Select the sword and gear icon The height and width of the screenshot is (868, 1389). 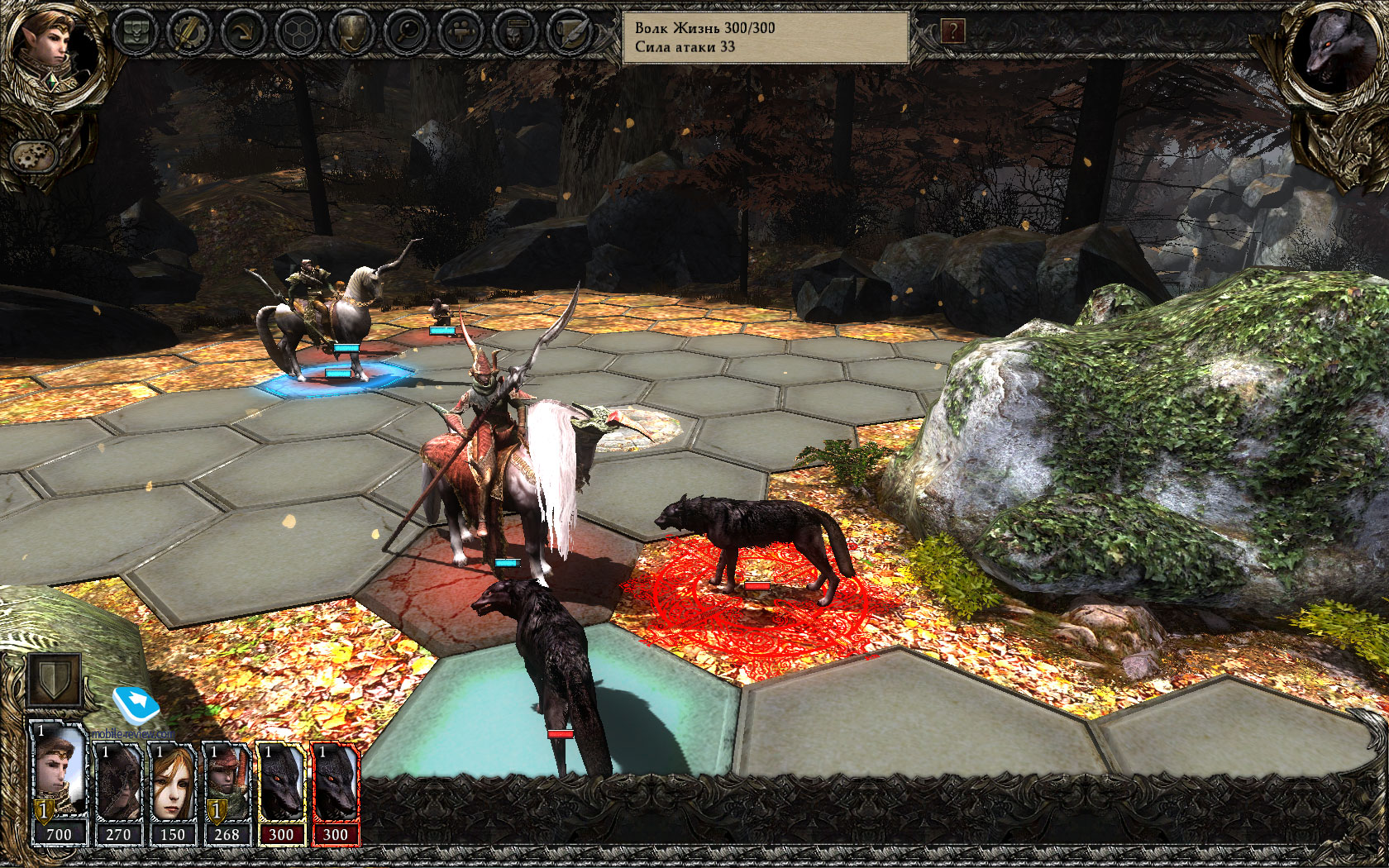pyautogui.click(x=189, y=32)
